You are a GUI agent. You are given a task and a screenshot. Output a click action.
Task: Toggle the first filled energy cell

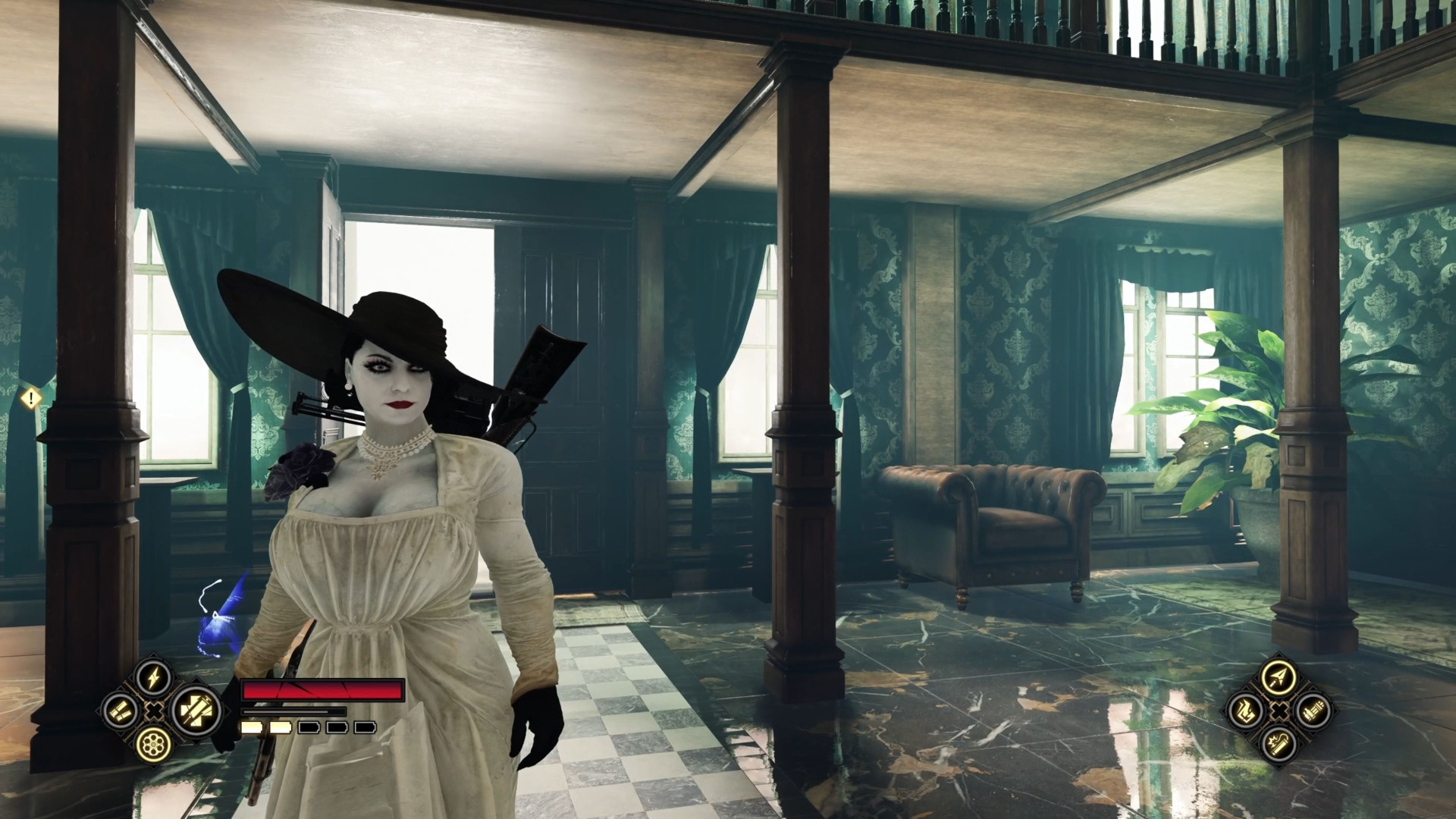[x=250, y=726]
